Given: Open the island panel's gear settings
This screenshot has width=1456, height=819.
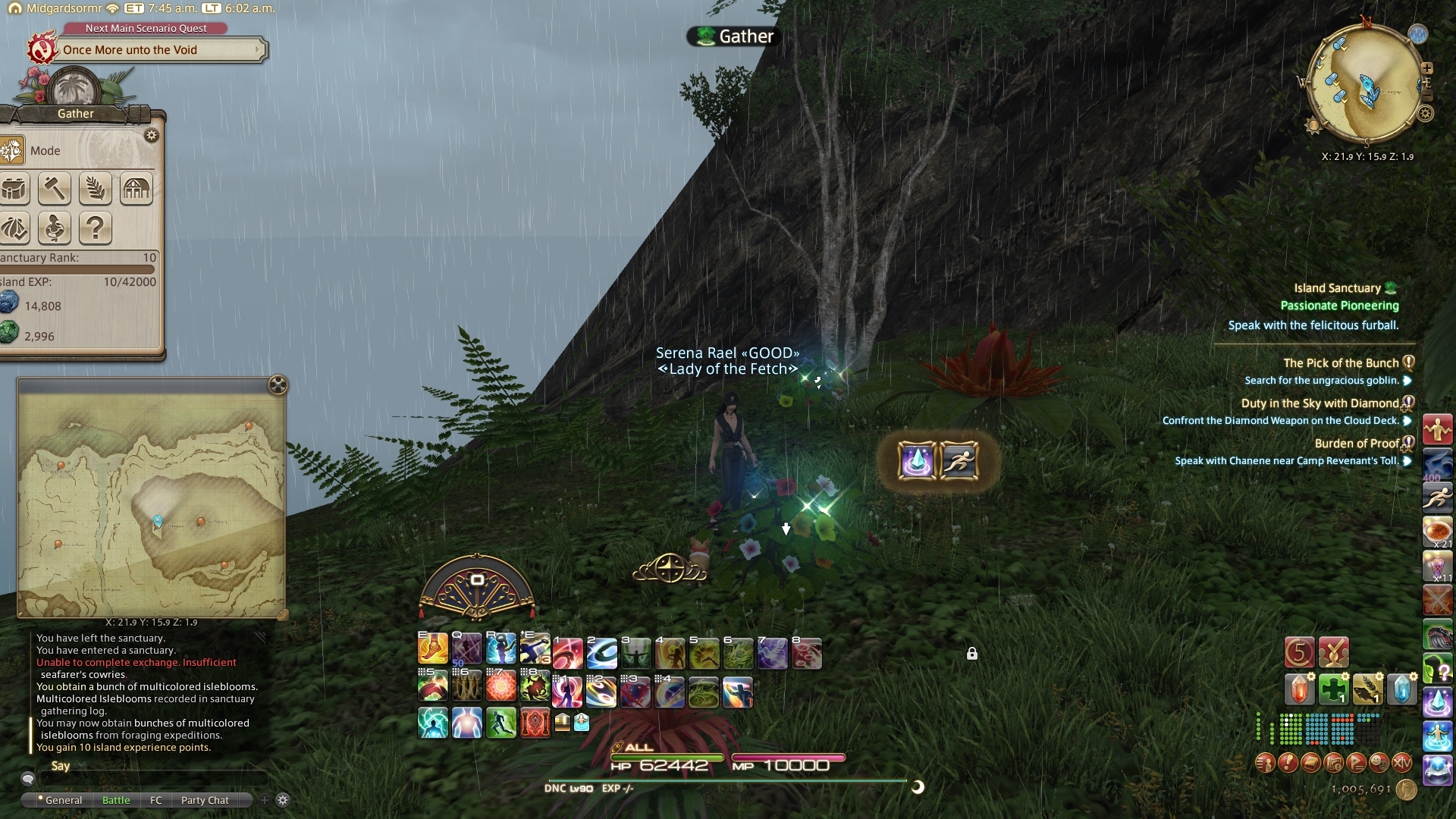Looking at the screenshot, I should (152, 136).
